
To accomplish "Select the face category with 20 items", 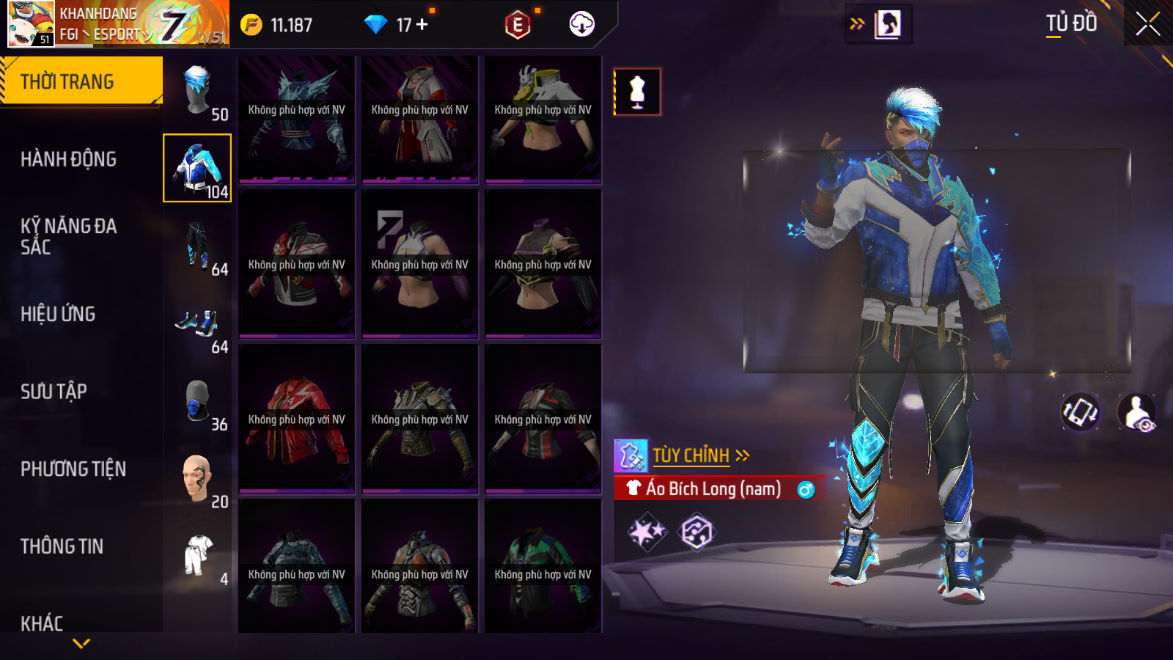I will pos(198,479).
